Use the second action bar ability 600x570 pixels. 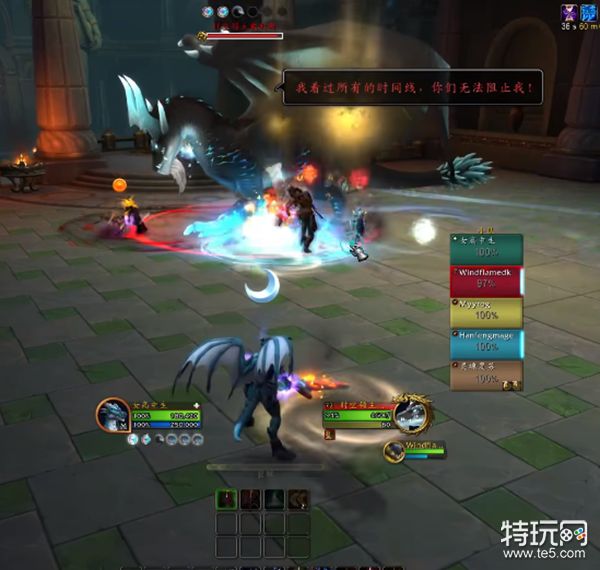tap(251, 499)
